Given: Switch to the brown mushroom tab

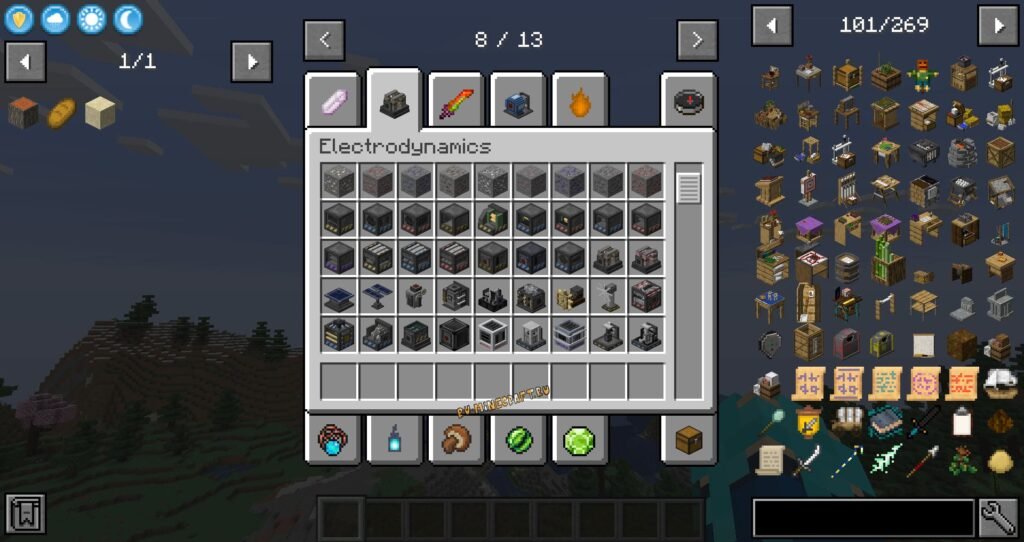Looking at the screenshot, I should [x=457, y=439].
